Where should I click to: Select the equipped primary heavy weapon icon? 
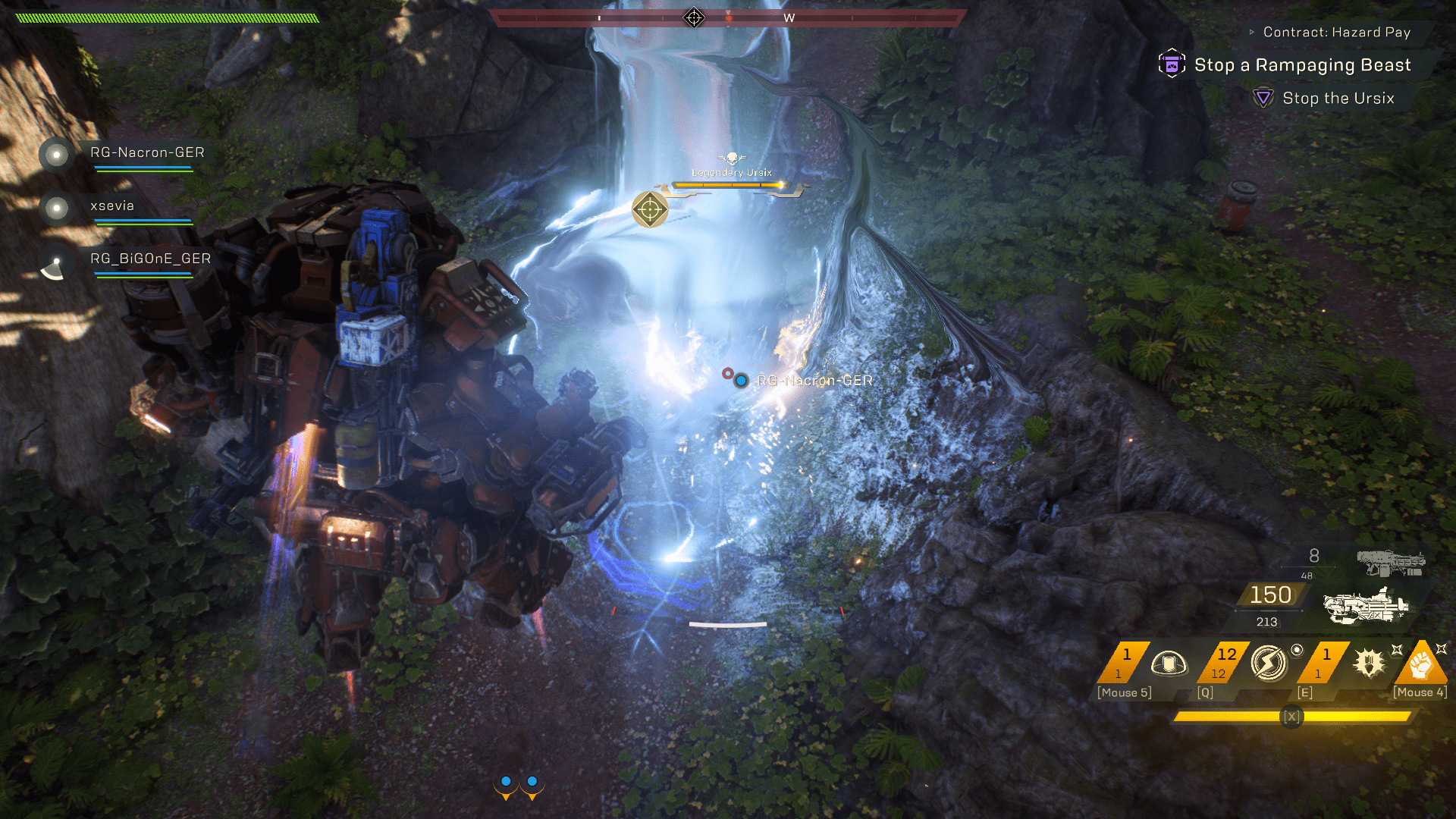1365,606
